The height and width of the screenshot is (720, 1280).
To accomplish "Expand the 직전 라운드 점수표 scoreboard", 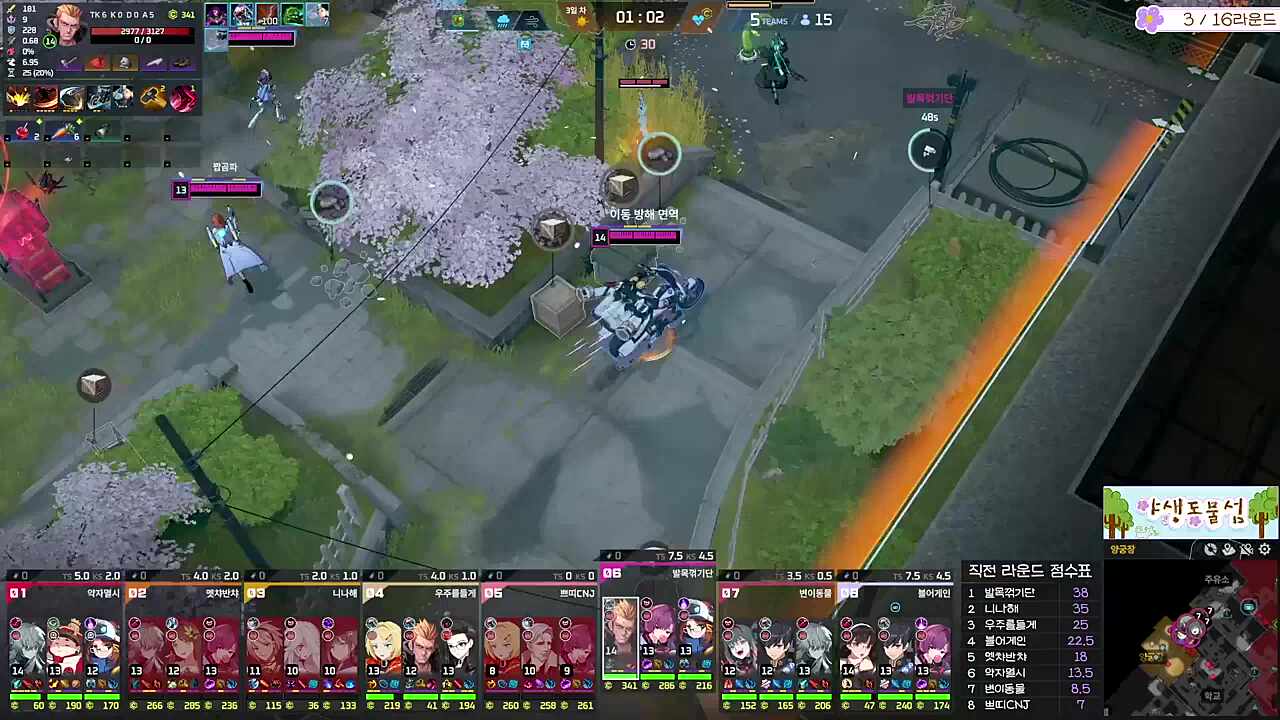I will coord(1030,570).
